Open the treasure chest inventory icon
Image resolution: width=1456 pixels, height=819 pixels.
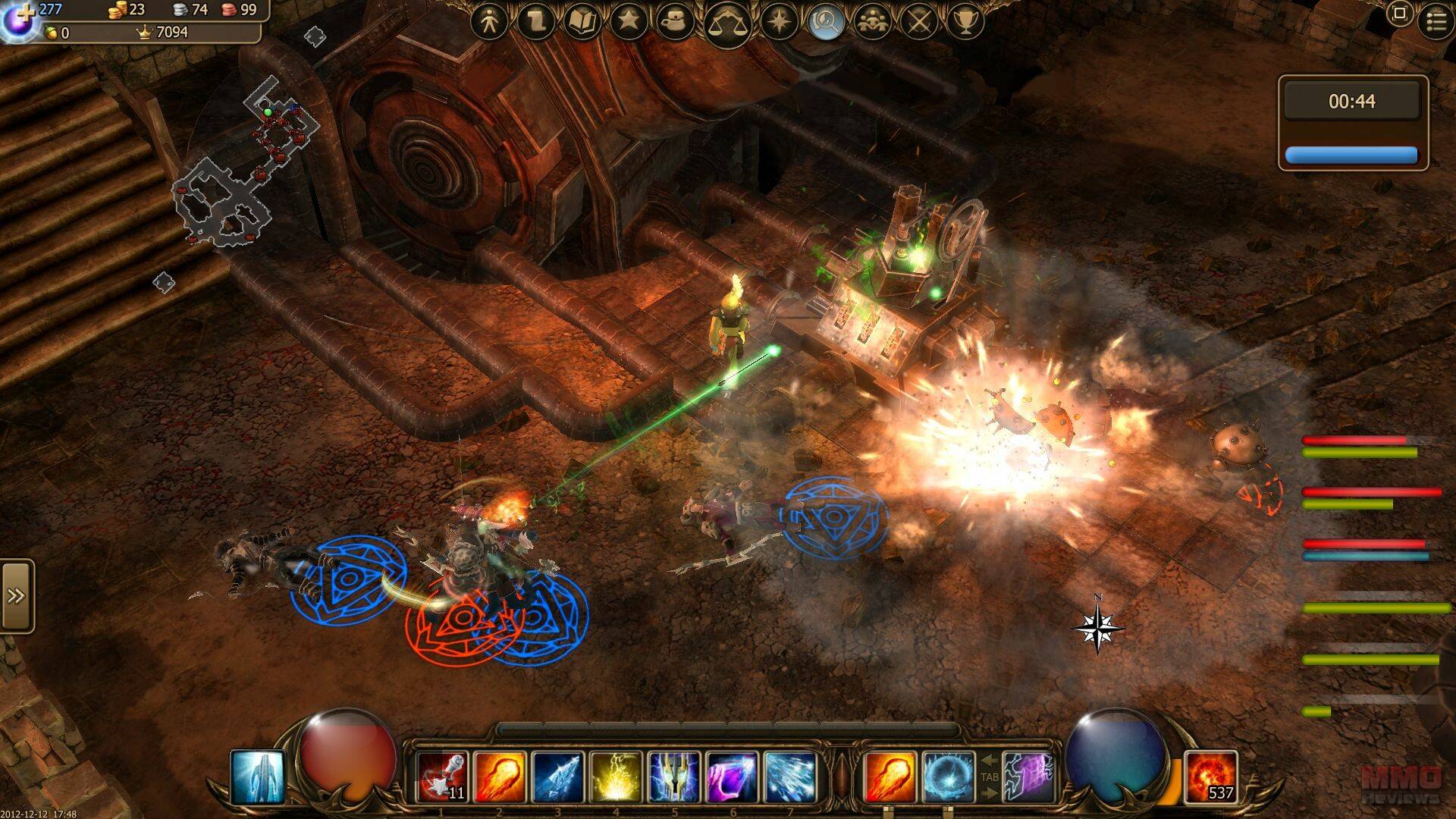[675, 22]
